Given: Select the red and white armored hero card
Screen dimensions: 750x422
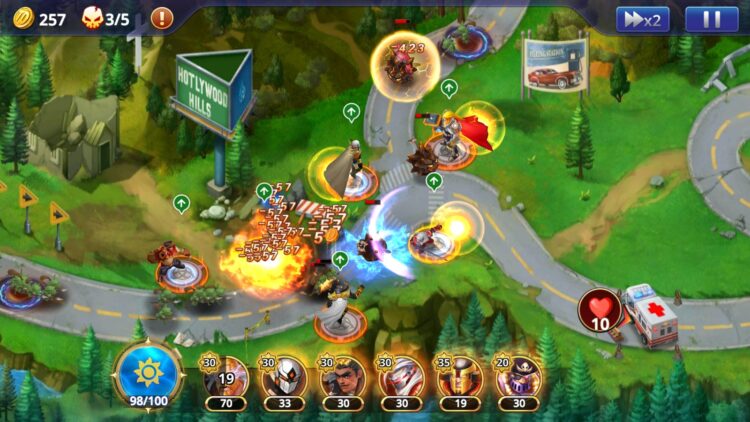Looking at the screenshot, I should [400, 379].
